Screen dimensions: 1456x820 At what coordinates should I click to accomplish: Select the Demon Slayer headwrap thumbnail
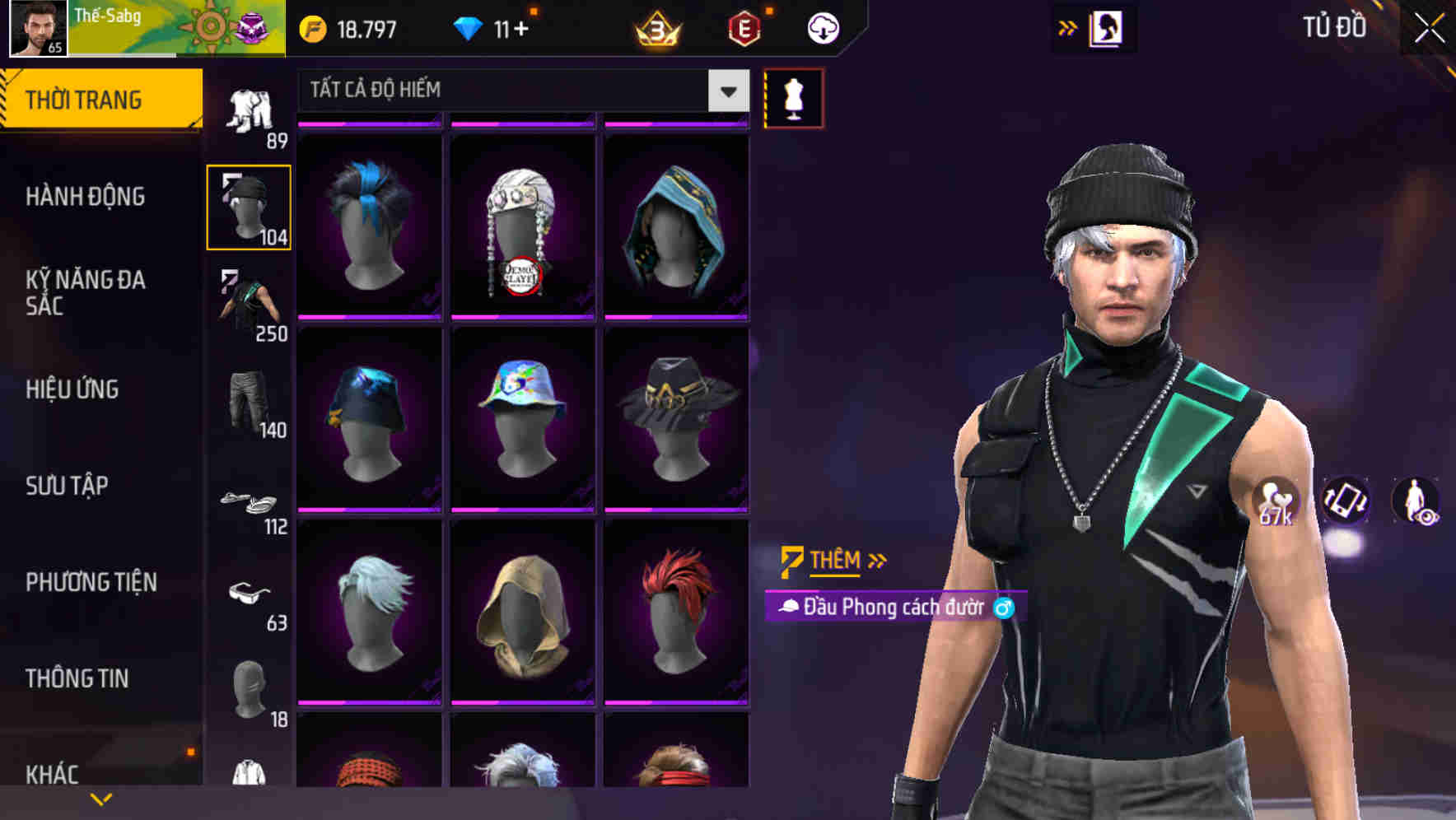(x=522, y=222)
